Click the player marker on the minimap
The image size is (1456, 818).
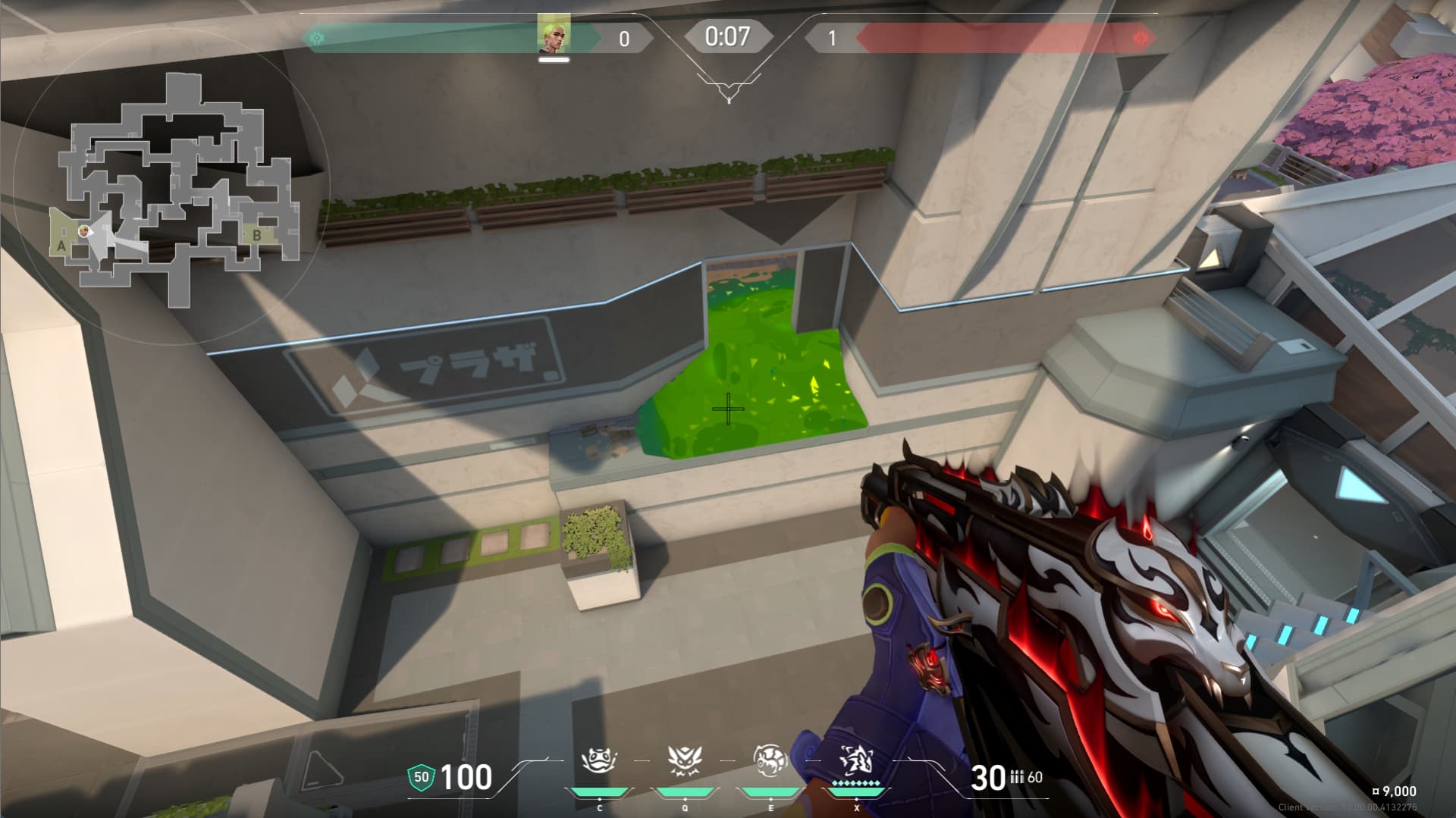point(84,231)
